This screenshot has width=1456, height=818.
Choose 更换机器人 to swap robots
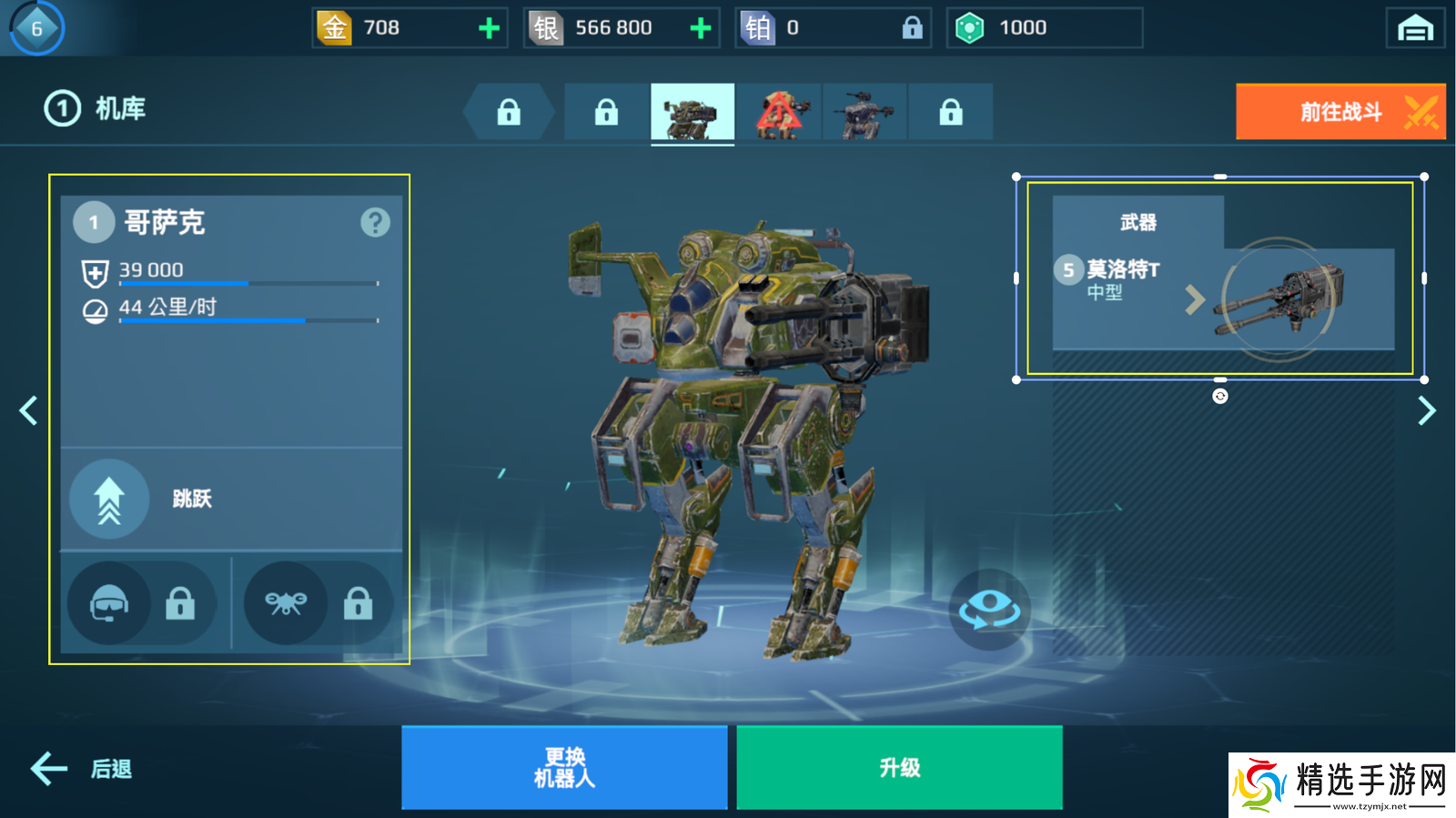pos(564,767)
